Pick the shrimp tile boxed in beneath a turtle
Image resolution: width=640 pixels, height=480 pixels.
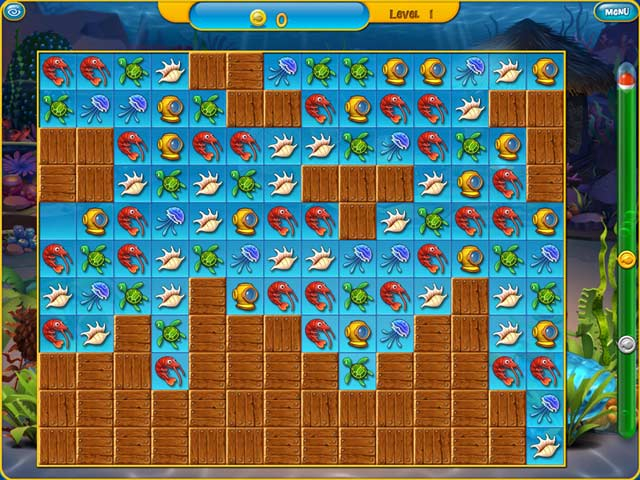pyautogui.click(x=170, y=369)
